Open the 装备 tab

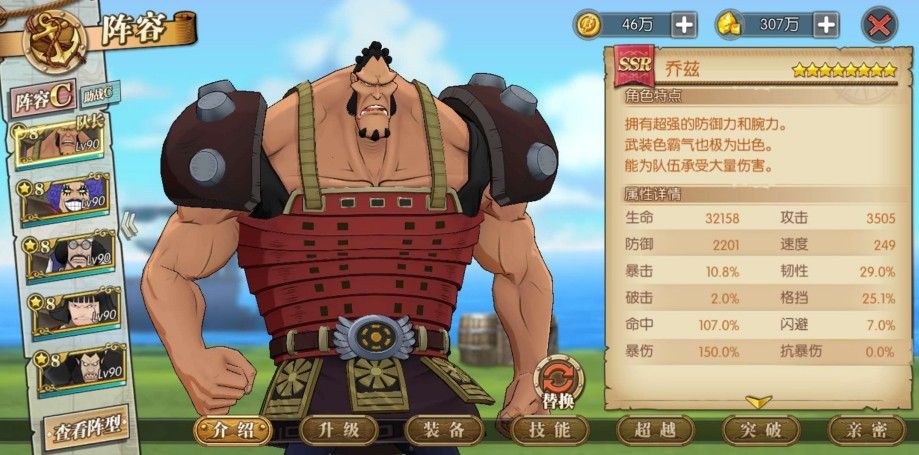pyautogui.click(x=443, y=430)
